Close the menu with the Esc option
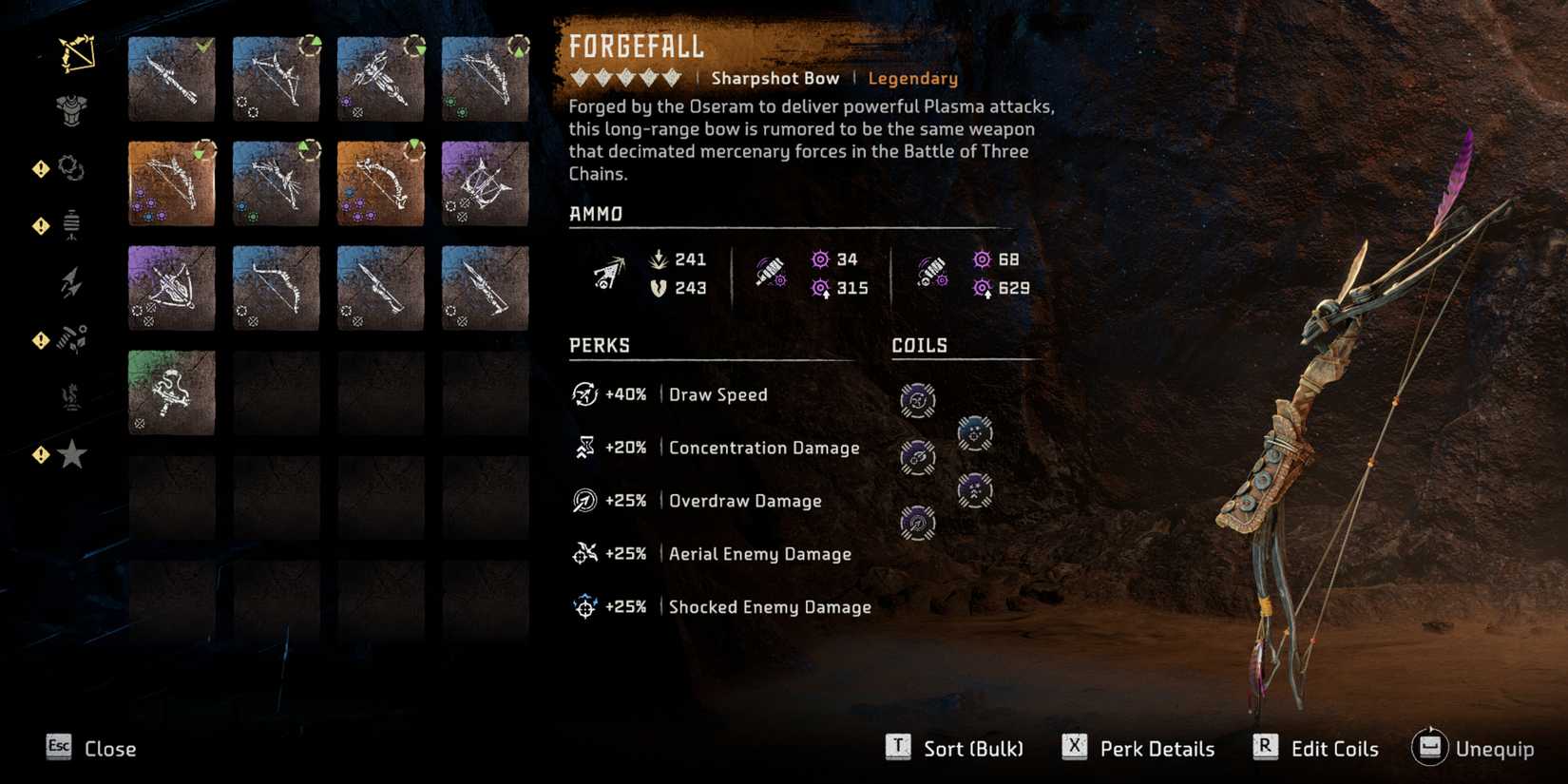1568x784 pixels. point(108,749)
